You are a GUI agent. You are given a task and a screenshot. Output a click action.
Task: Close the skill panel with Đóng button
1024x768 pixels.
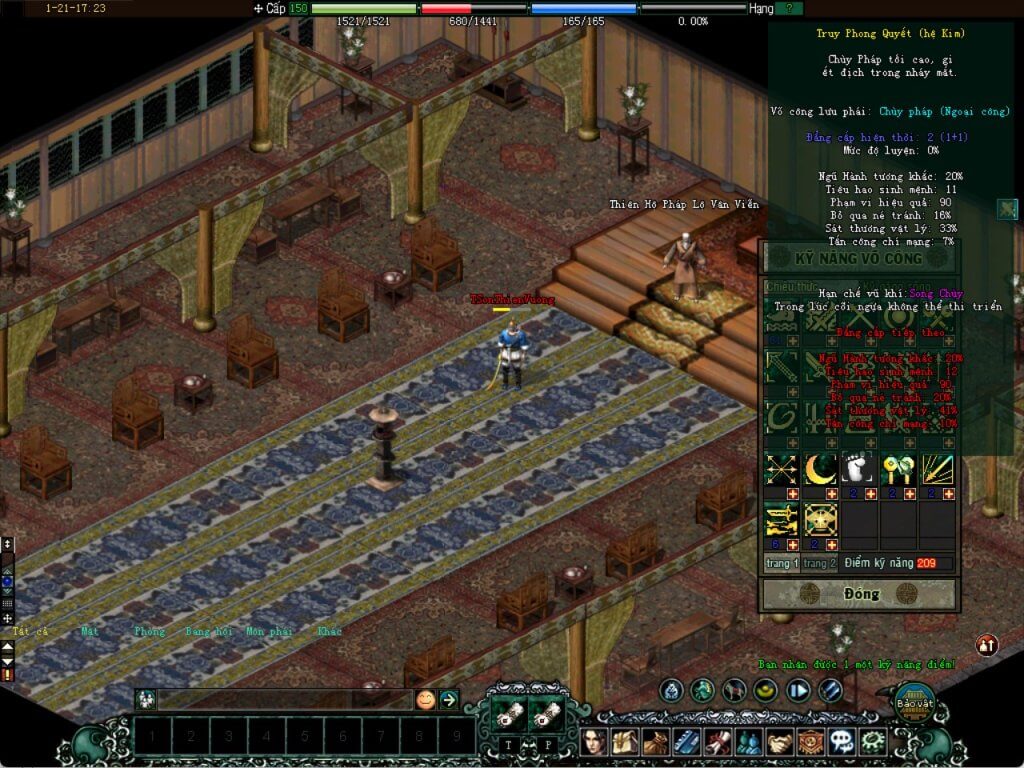click(x=860, y=594)
